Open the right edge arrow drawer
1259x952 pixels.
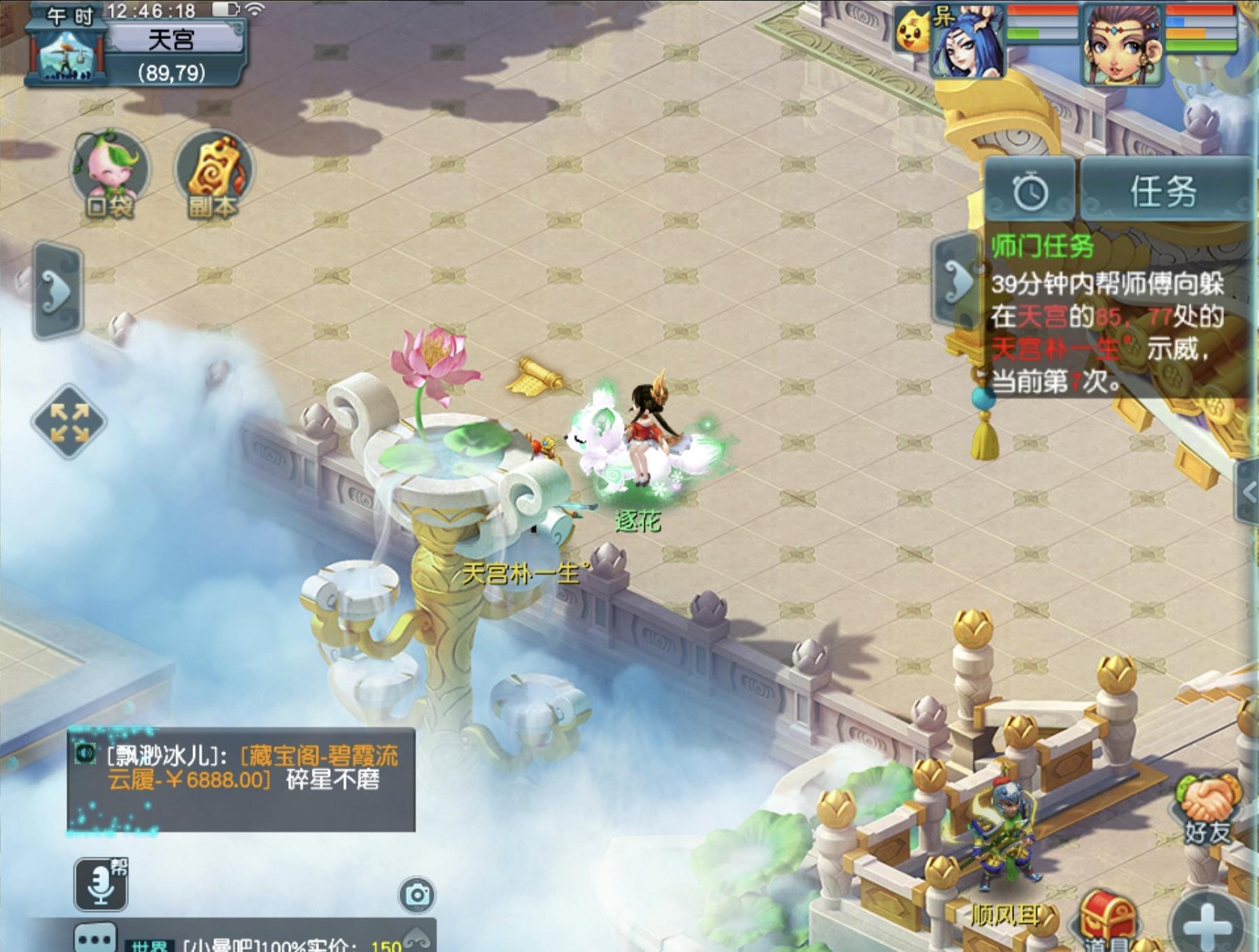(1249, 492)
